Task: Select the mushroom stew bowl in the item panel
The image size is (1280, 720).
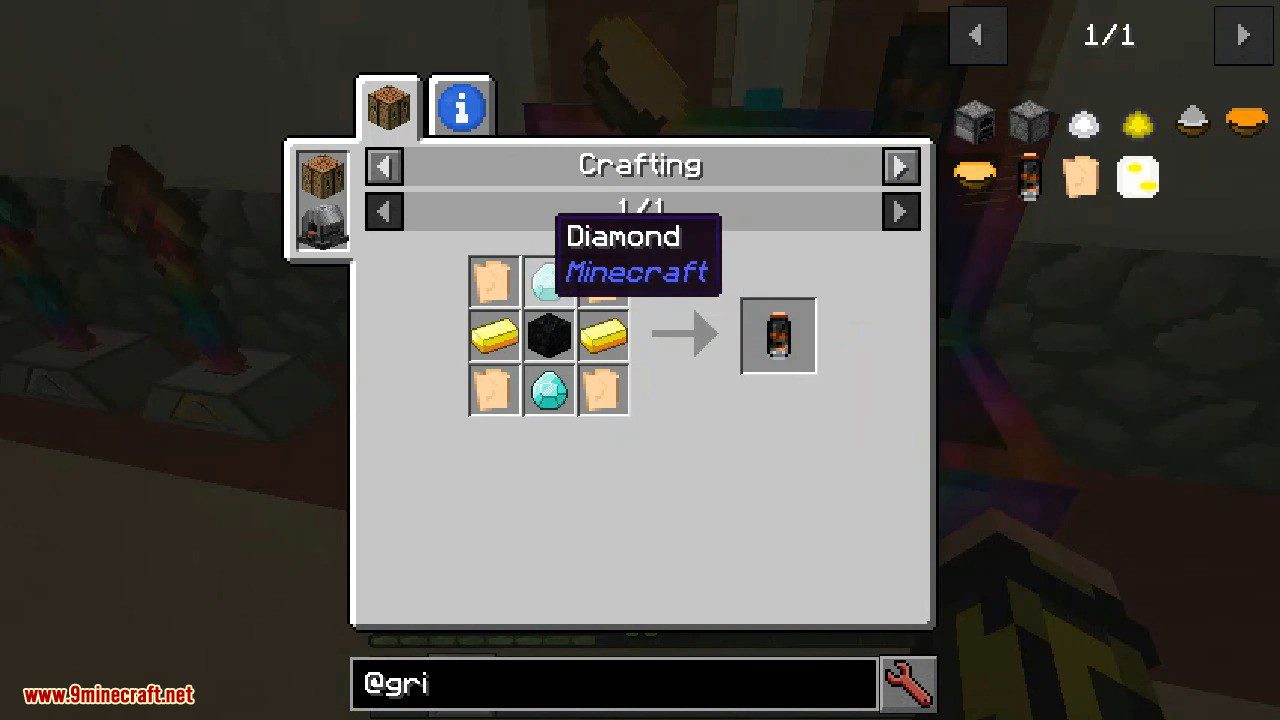Action: click(1190, 123)
